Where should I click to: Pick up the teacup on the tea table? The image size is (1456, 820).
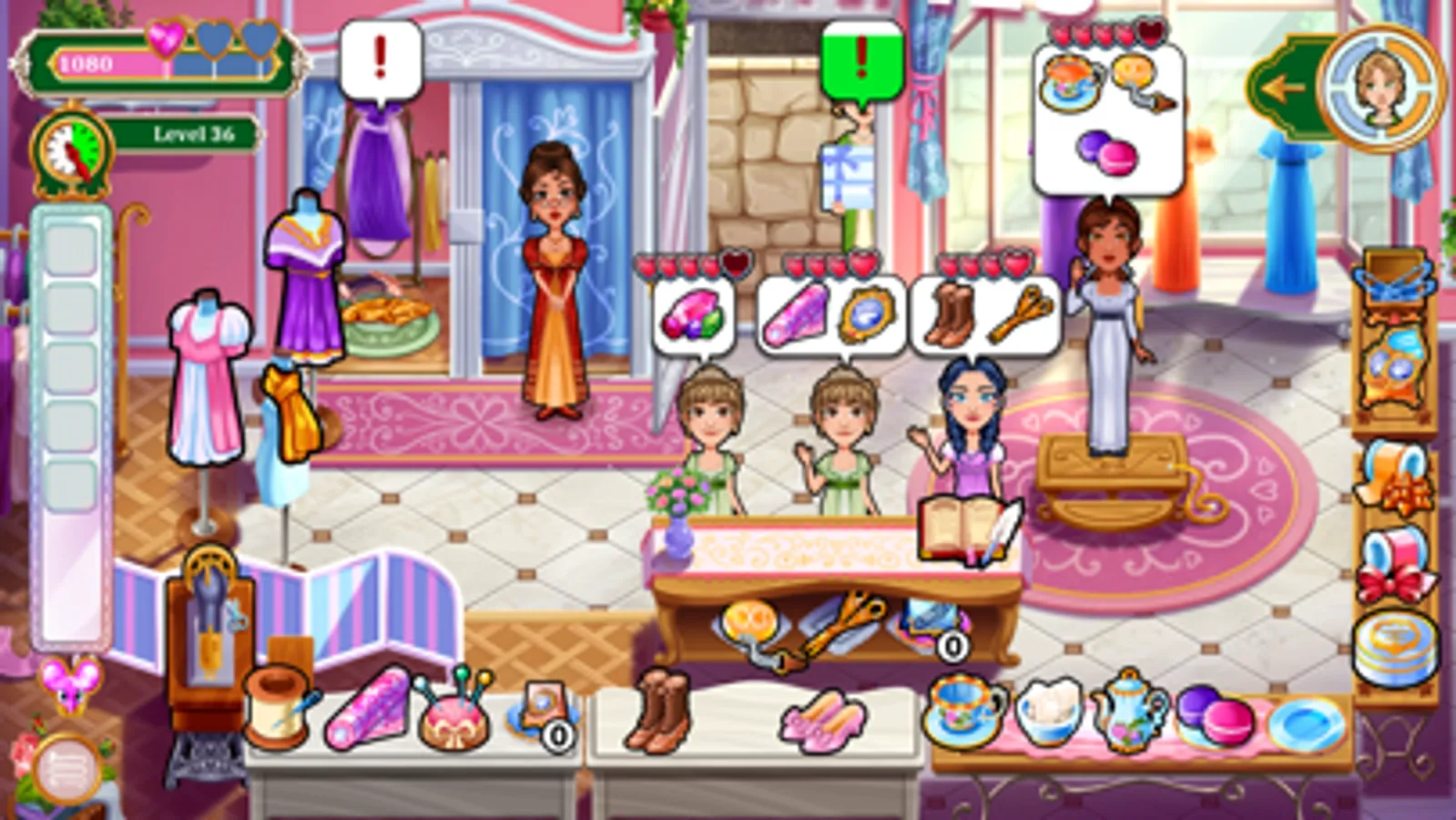(x=963, y=715)
